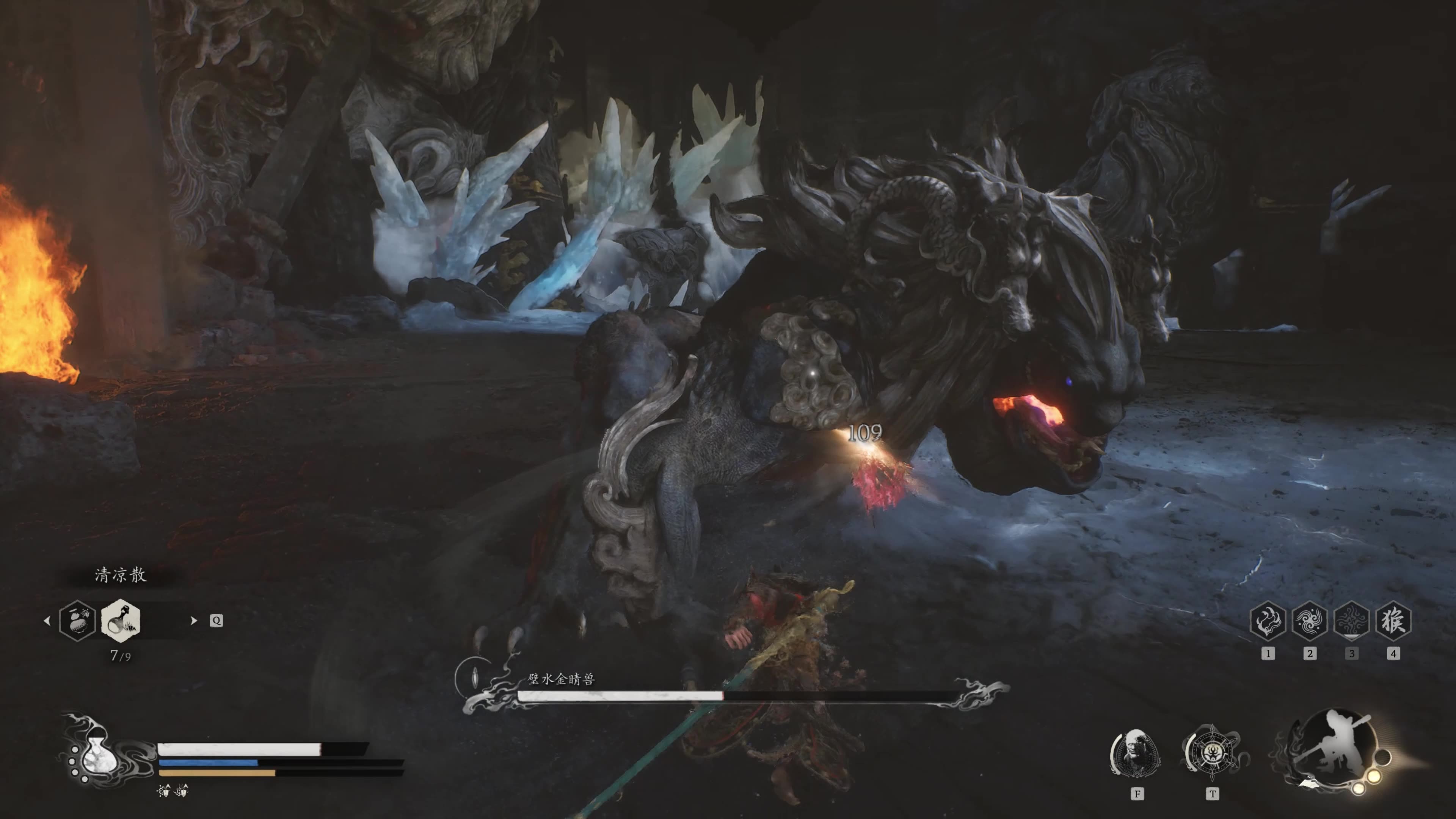1456x819 pixels.
Task: Use the 猴 character spell icon
Action: (1393, 621)
